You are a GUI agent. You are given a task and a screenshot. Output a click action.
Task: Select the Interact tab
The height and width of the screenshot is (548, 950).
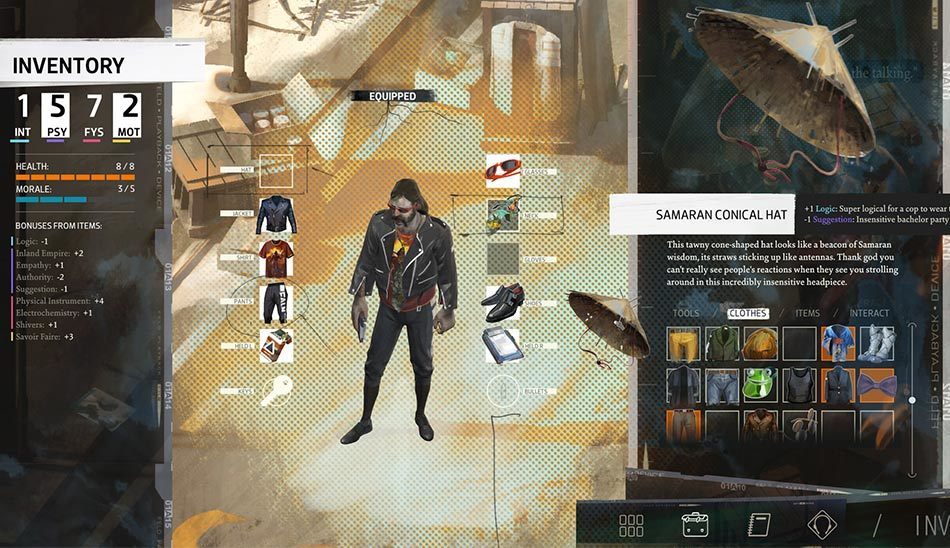(869, 313)
